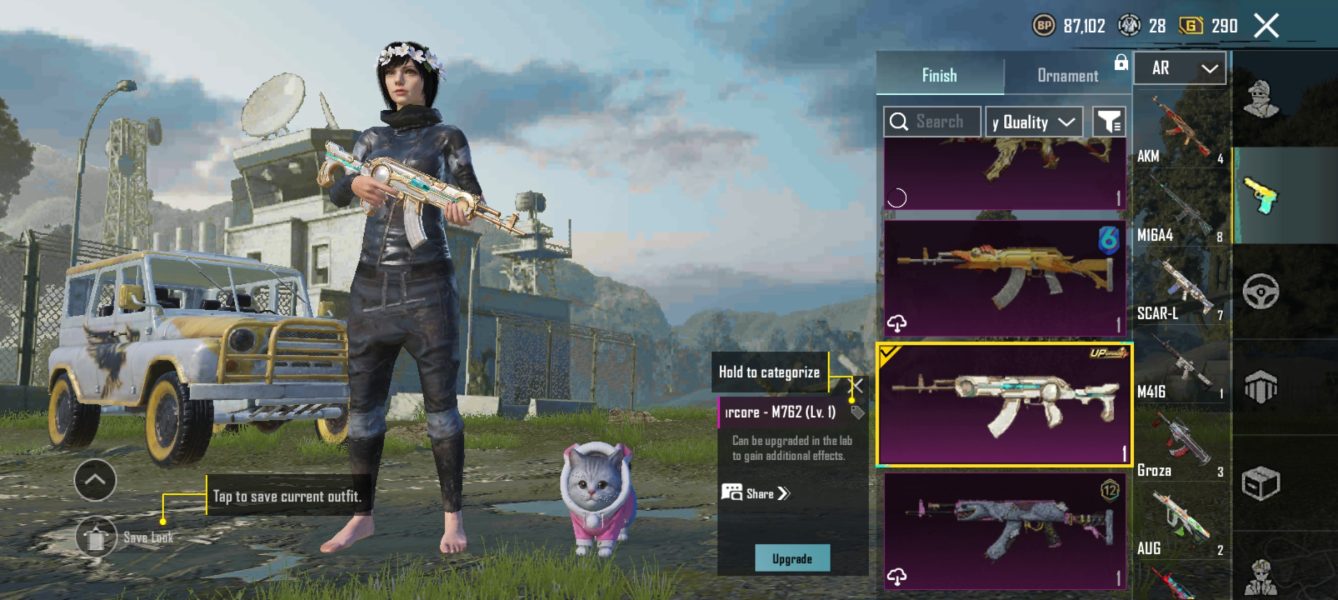Tap the Save Look button
The image size is (1338, 600).
point(96,538)
